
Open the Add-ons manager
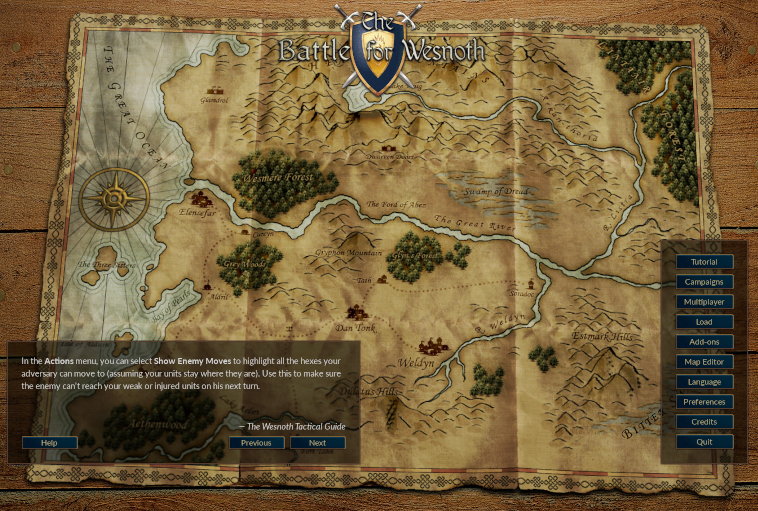[x=704, y=342]
